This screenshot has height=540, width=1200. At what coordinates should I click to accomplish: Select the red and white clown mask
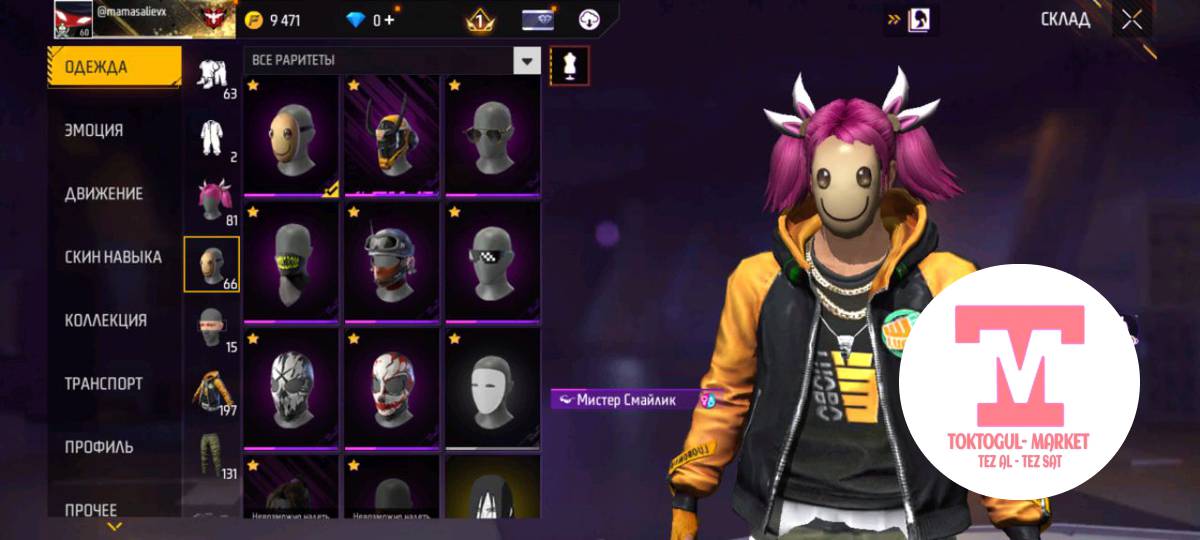tap(391, 388)
